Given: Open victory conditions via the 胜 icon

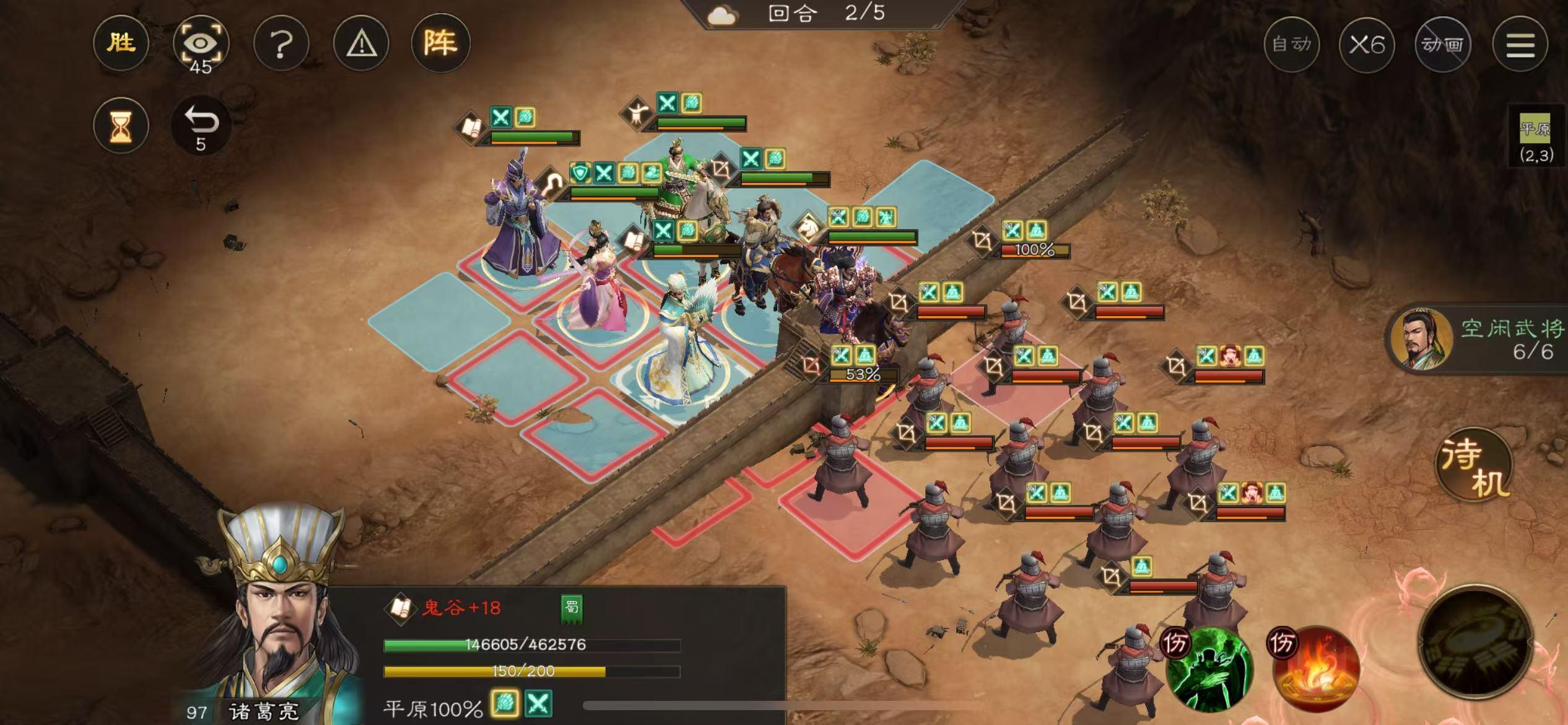Looking at the screenshot, I should (121, 42).
